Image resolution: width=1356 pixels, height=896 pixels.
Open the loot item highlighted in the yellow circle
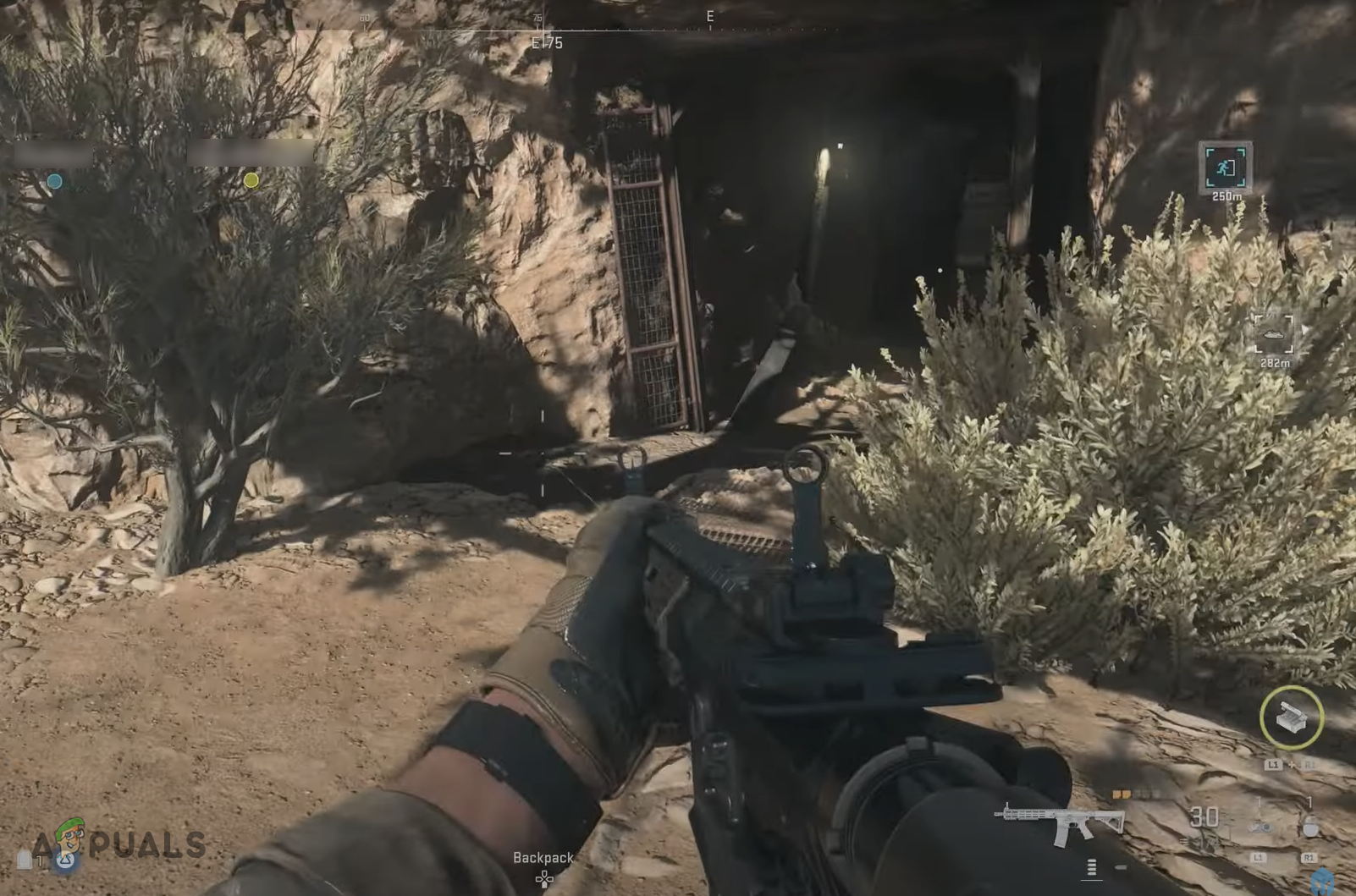1291,717
